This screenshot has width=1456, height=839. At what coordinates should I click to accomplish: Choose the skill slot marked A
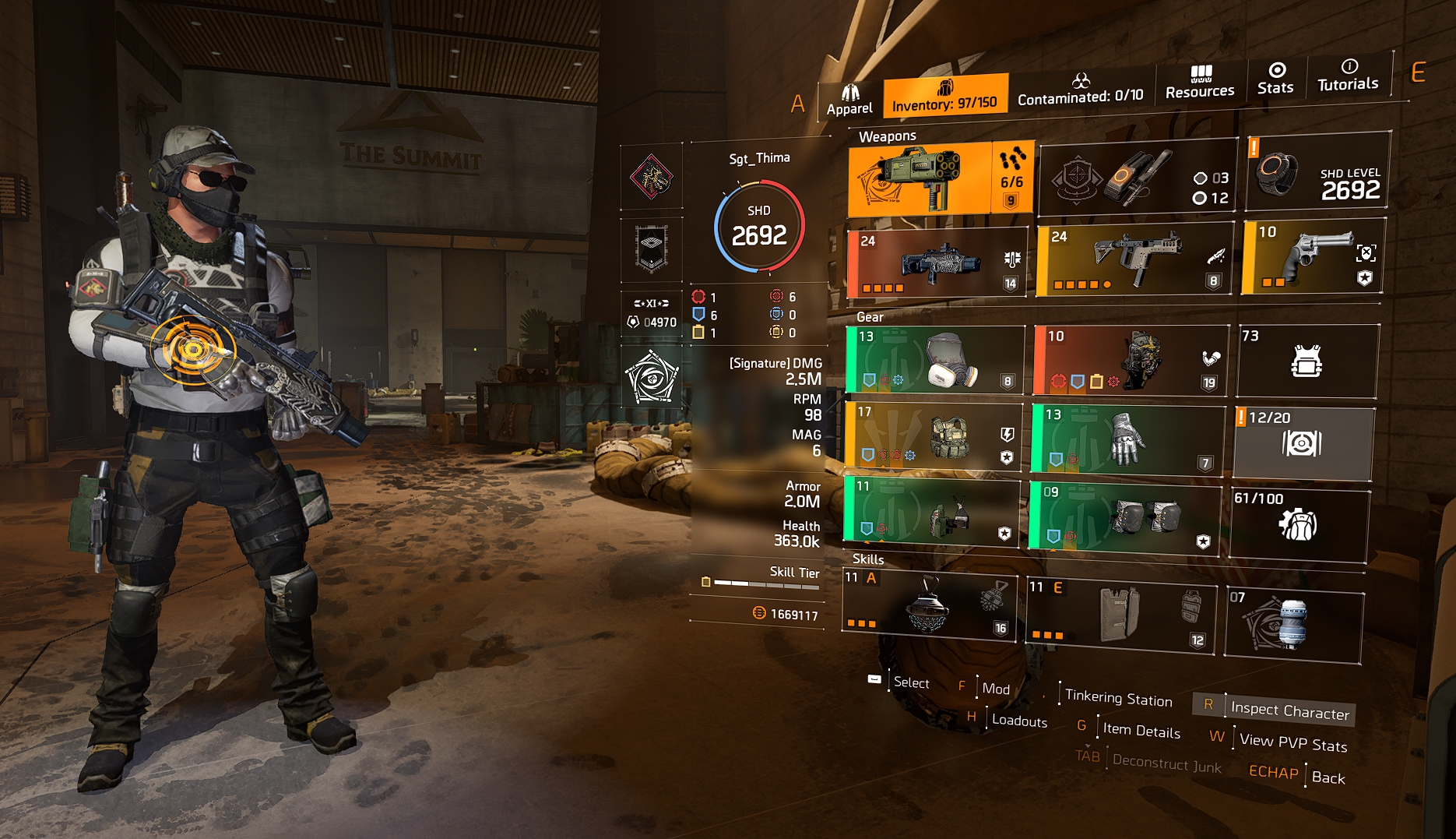click(928, 605)
